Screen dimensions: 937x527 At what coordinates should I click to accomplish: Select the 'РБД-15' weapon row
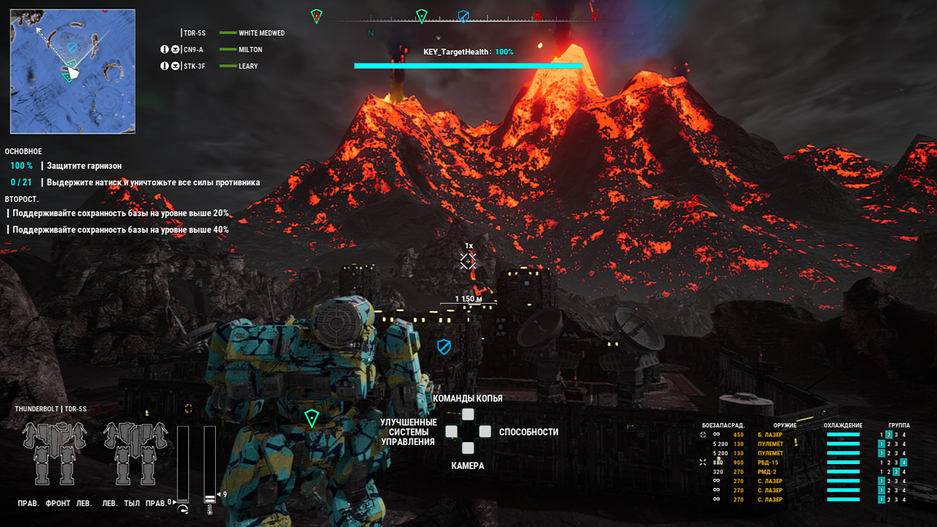pyautogui.click(x=769, y=463)
